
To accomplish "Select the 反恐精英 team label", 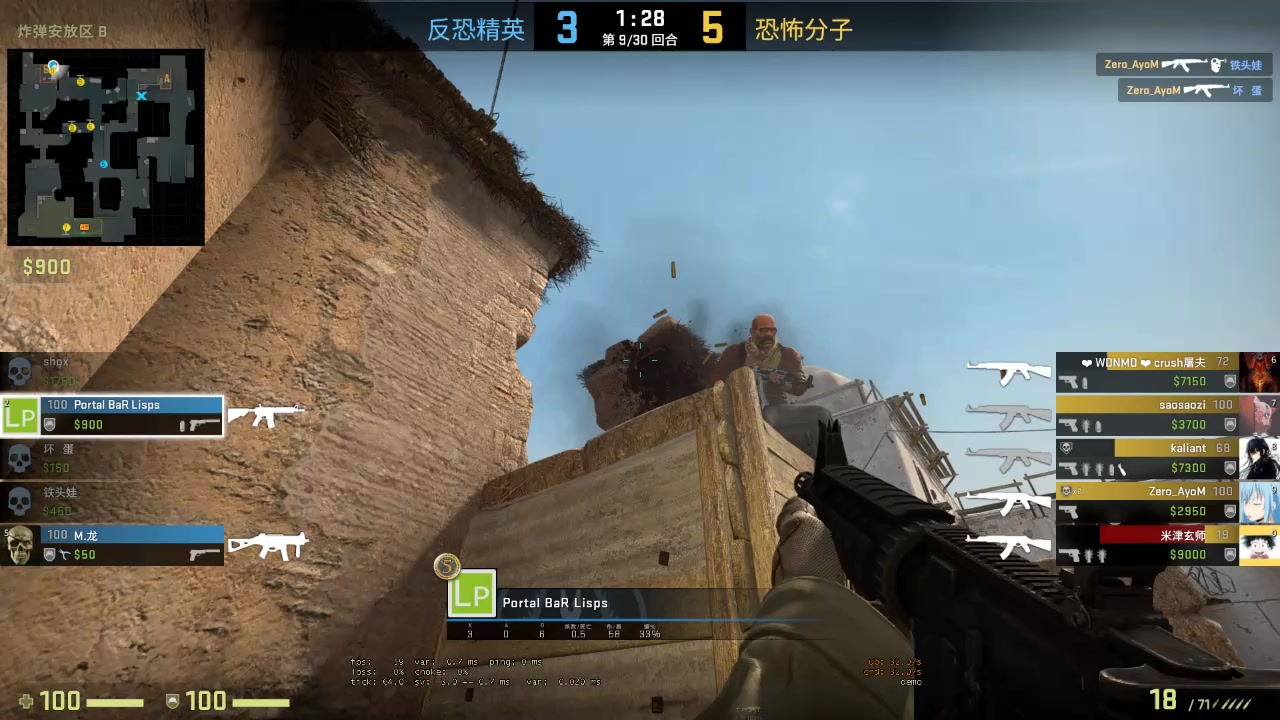I will [476, 30].
